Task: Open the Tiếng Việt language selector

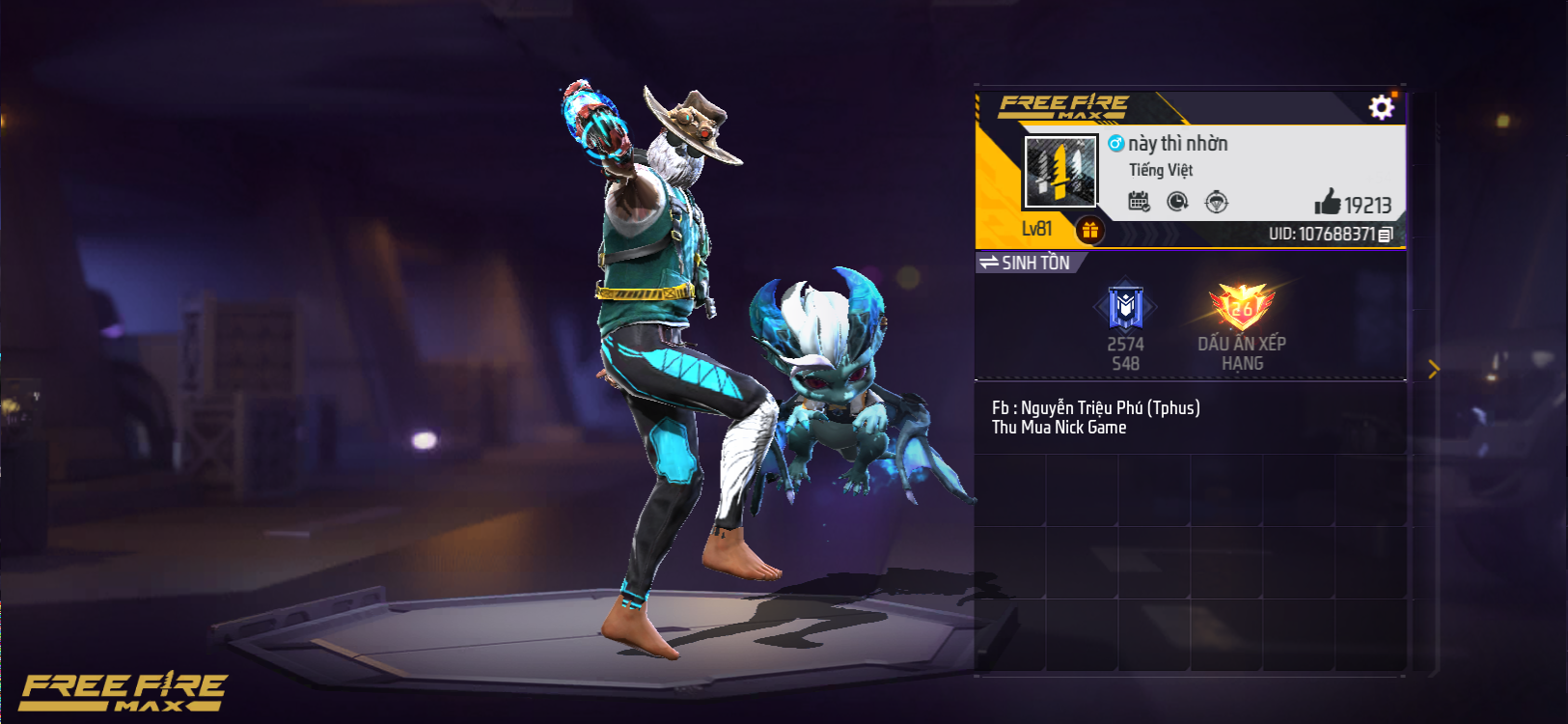Action: 1163,170
